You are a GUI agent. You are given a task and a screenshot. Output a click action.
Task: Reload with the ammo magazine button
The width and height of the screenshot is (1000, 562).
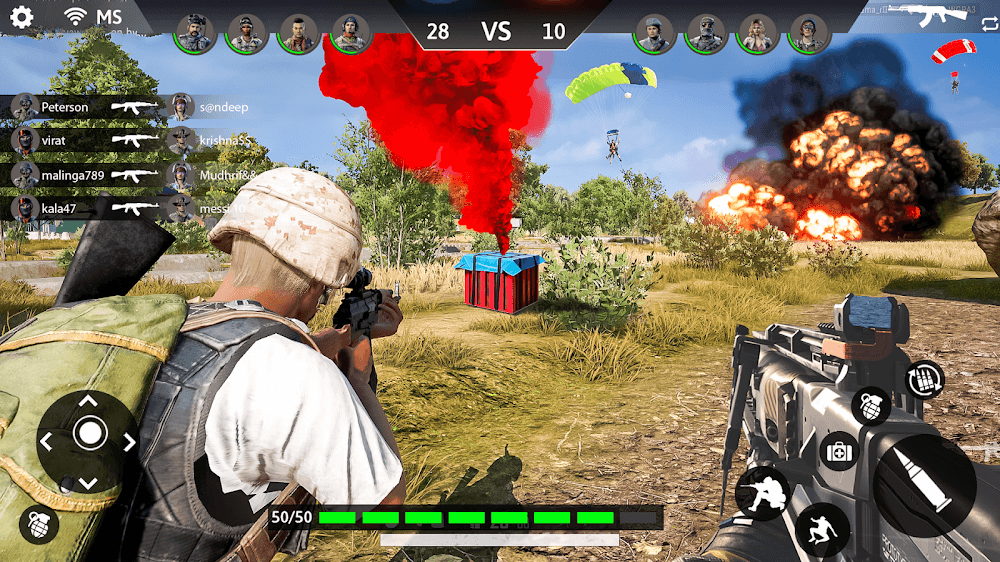coord(924,380)
